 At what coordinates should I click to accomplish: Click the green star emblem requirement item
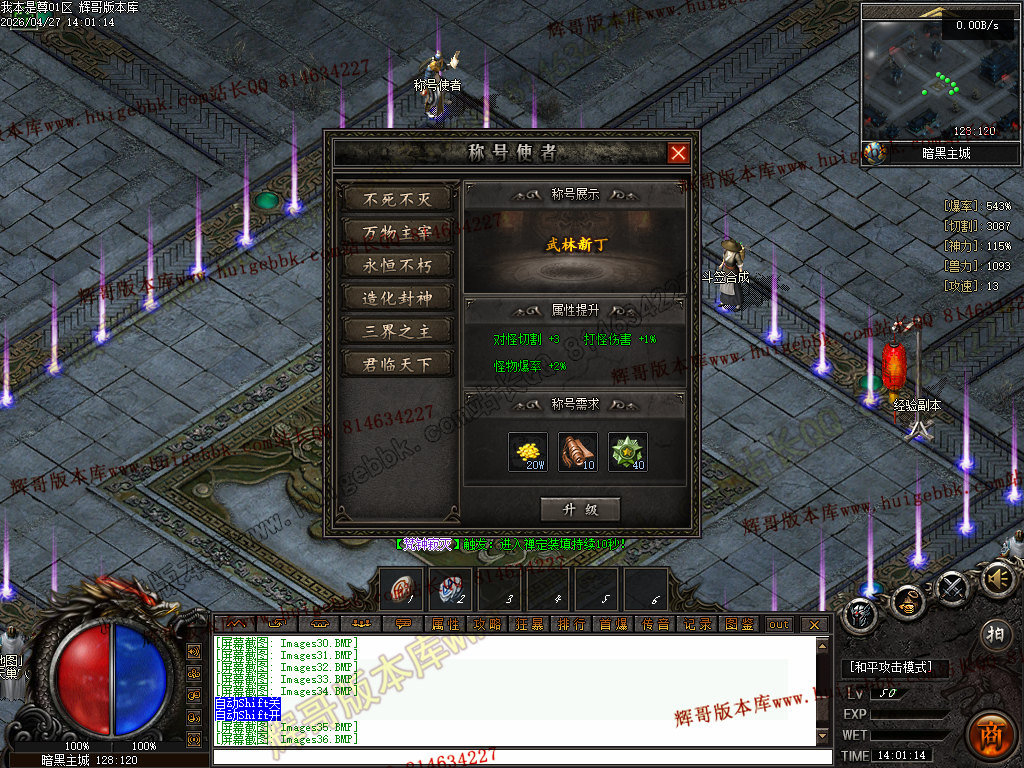[x=628, y=452]
